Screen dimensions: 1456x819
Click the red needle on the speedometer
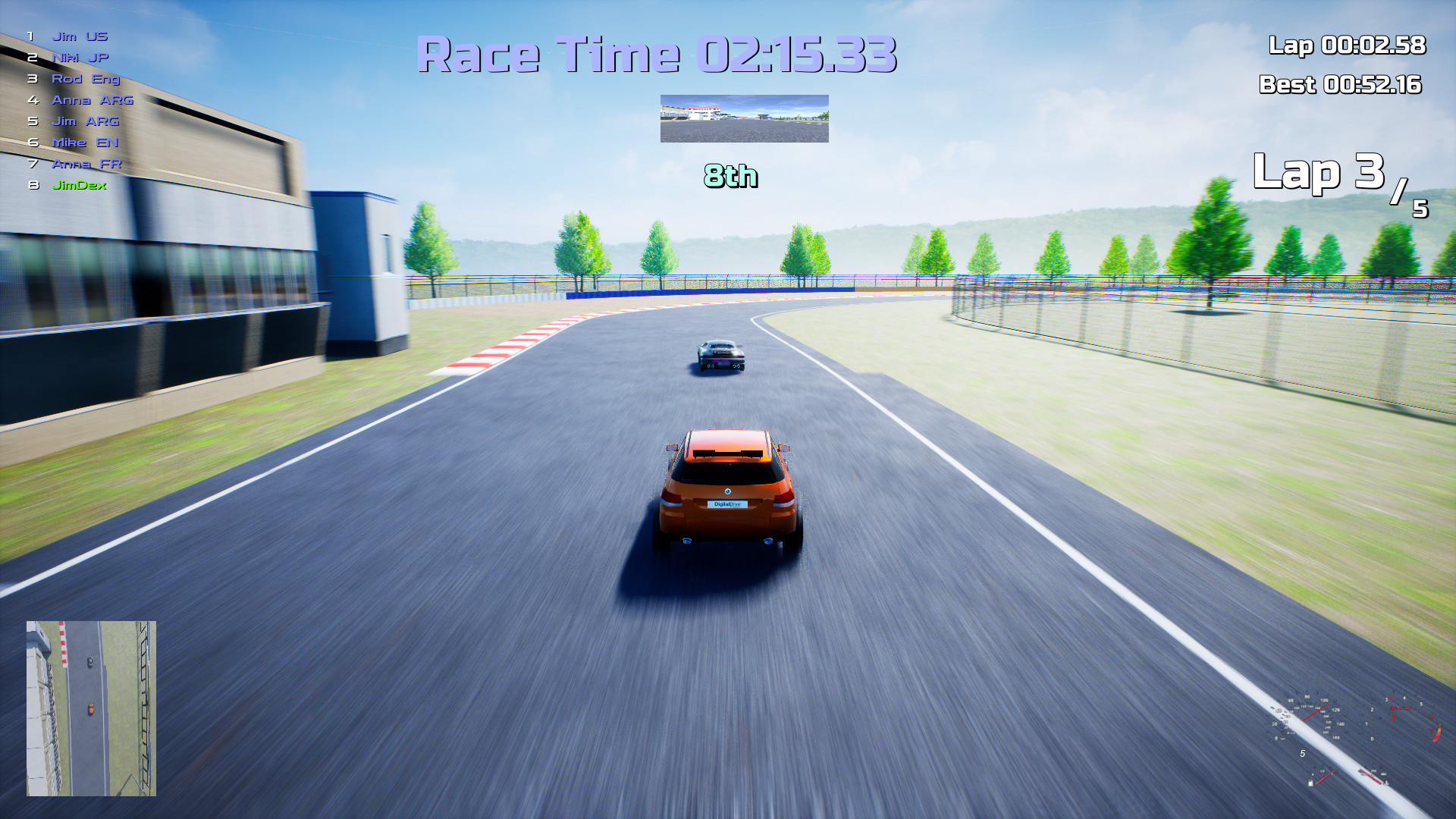click(x=1316, y=713)
